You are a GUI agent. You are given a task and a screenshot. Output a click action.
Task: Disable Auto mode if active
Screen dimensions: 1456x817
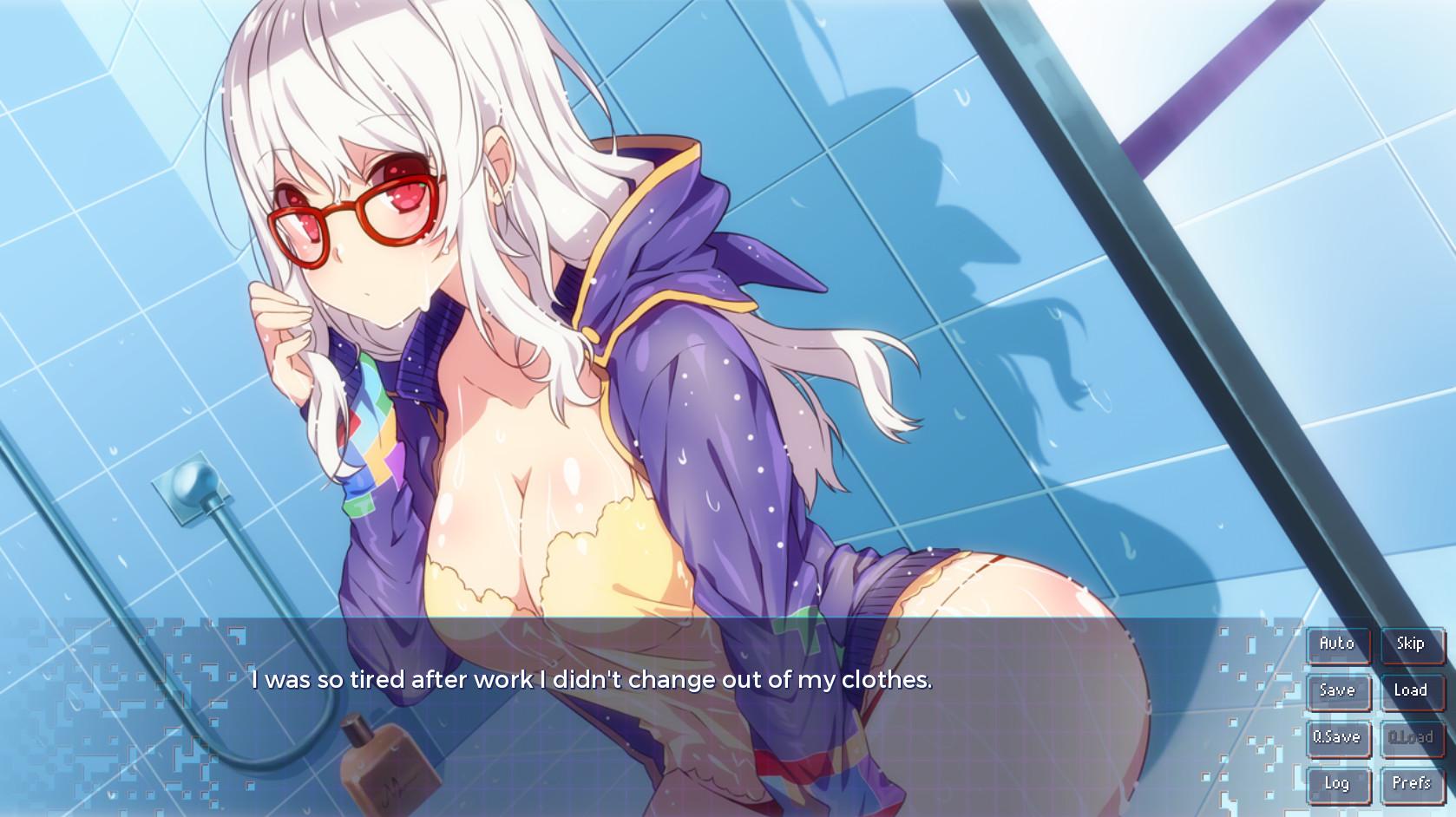pyautogui.click(x=1338, y=644)
